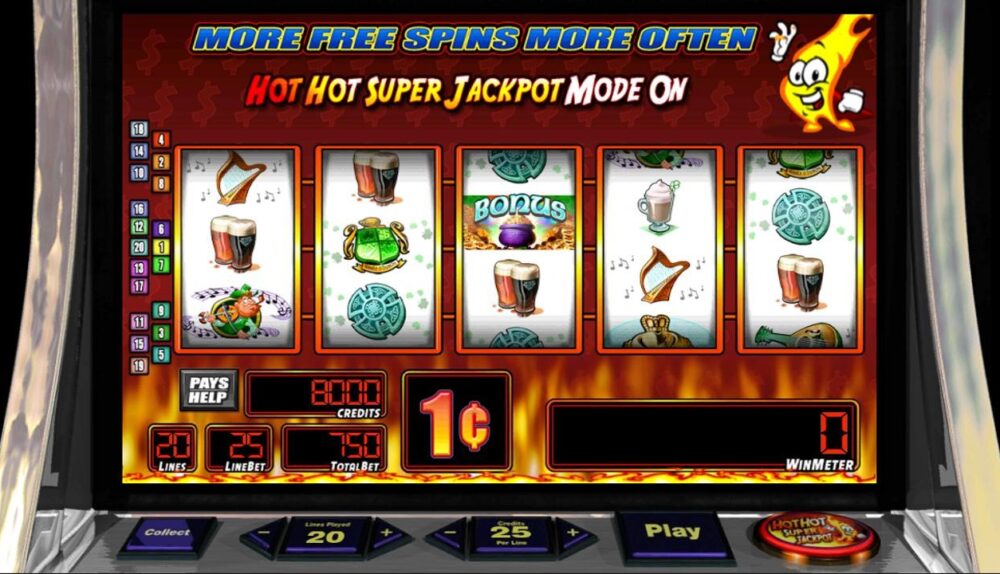Collect your credits
1000x574 pixels.
168,534
